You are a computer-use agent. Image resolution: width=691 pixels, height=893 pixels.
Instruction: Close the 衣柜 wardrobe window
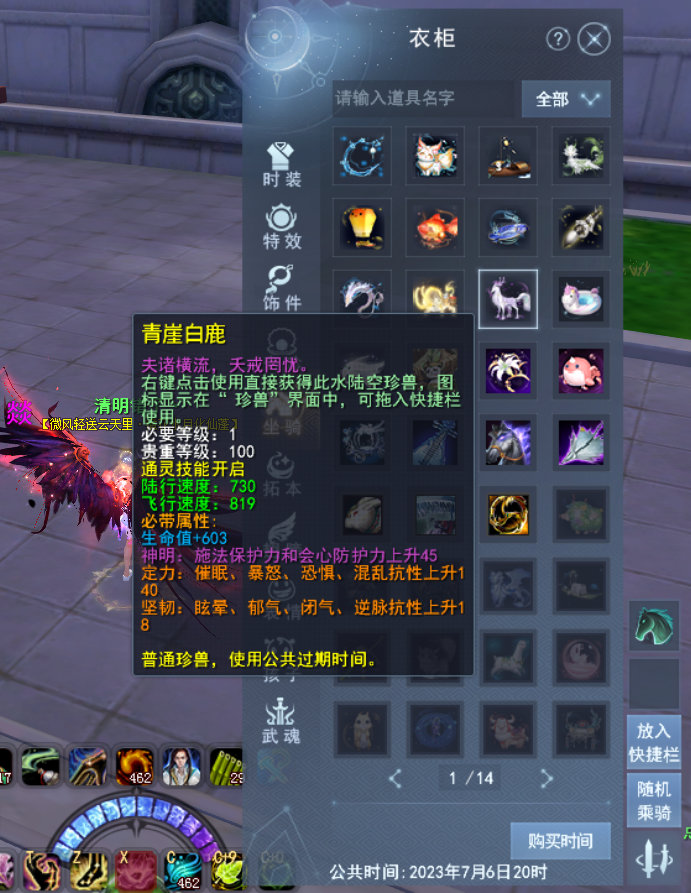click(594, 39)
